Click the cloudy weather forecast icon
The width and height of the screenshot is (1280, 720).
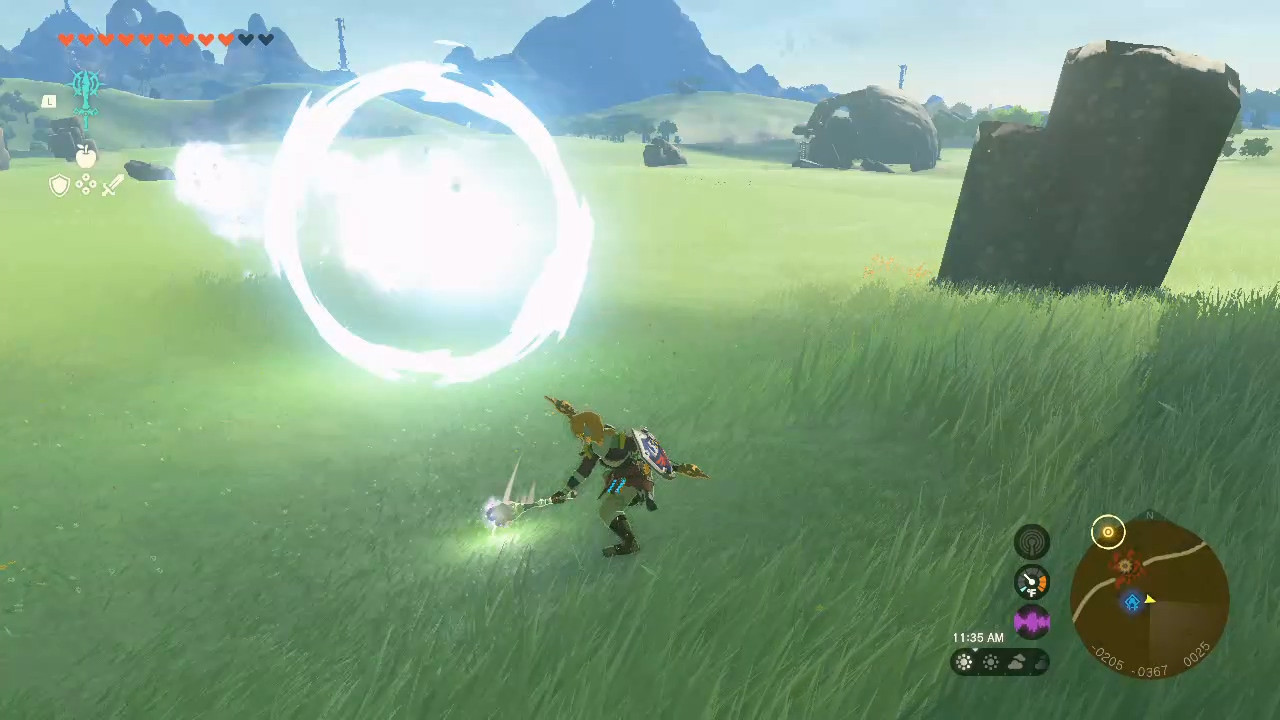[1017, 661]
